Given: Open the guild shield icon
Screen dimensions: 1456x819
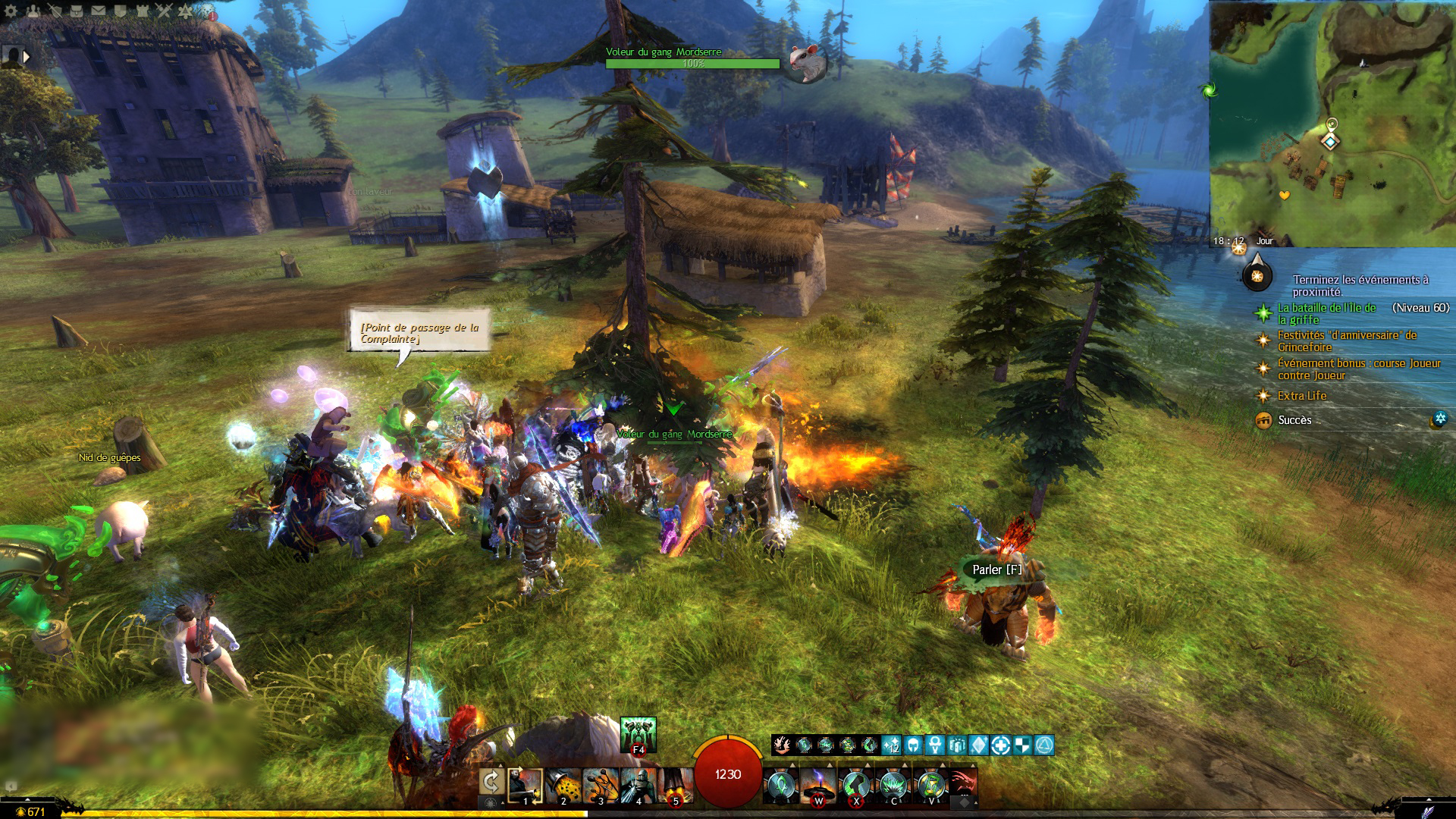Looking at the screenshot, I should point(121,11).
